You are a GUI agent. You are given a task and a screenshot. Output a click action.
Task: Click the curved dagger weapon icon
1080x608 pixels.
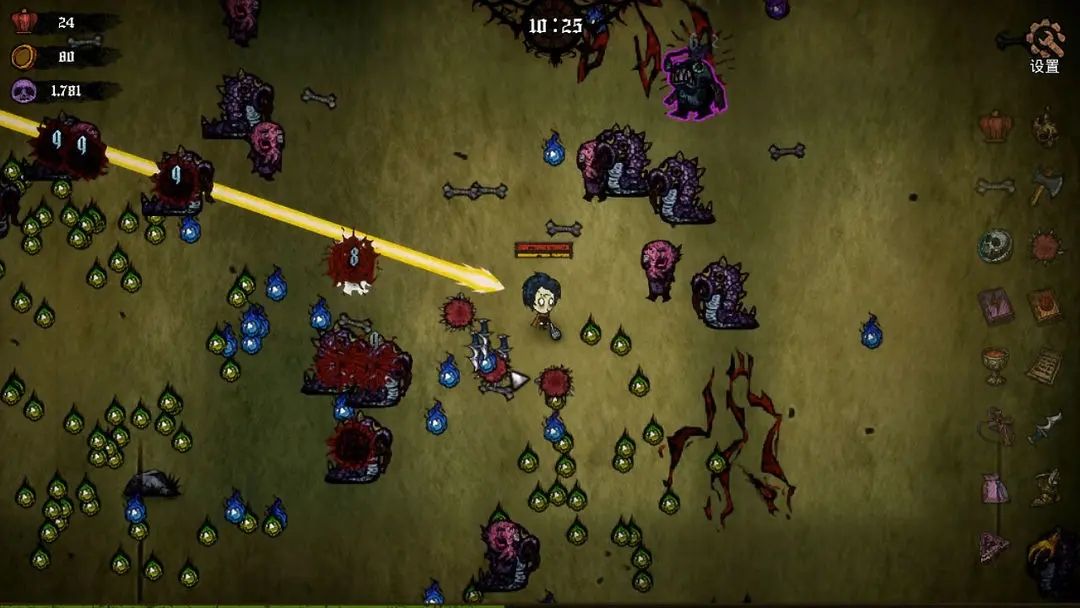pos(1045,427)
